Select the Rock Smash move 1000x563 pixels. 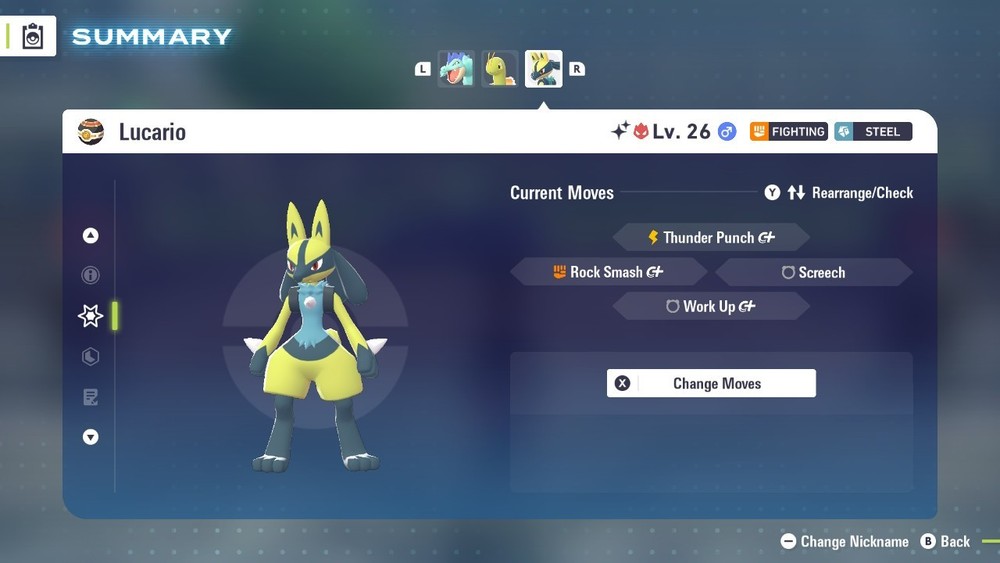pyautogui.click(x=608, y=272)
